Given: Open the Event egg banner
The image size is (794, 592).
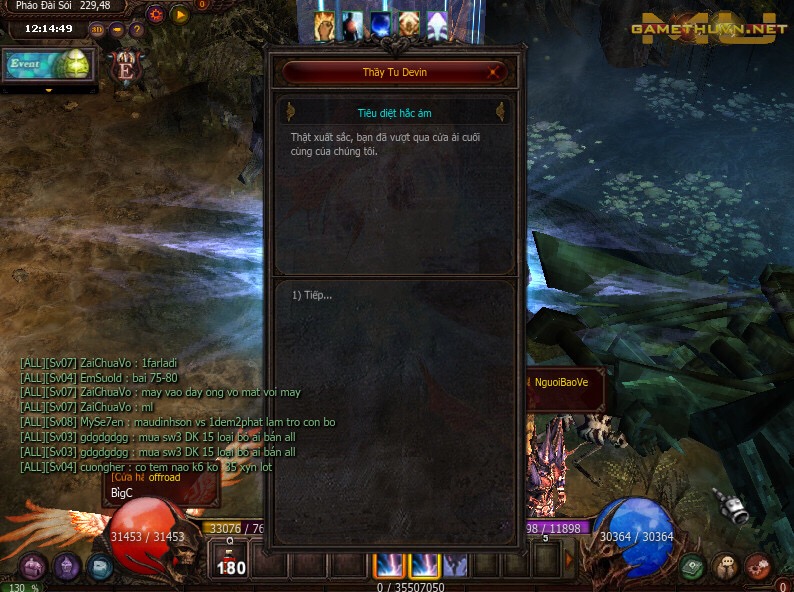Looking at the screenshot, I should 47,65.
